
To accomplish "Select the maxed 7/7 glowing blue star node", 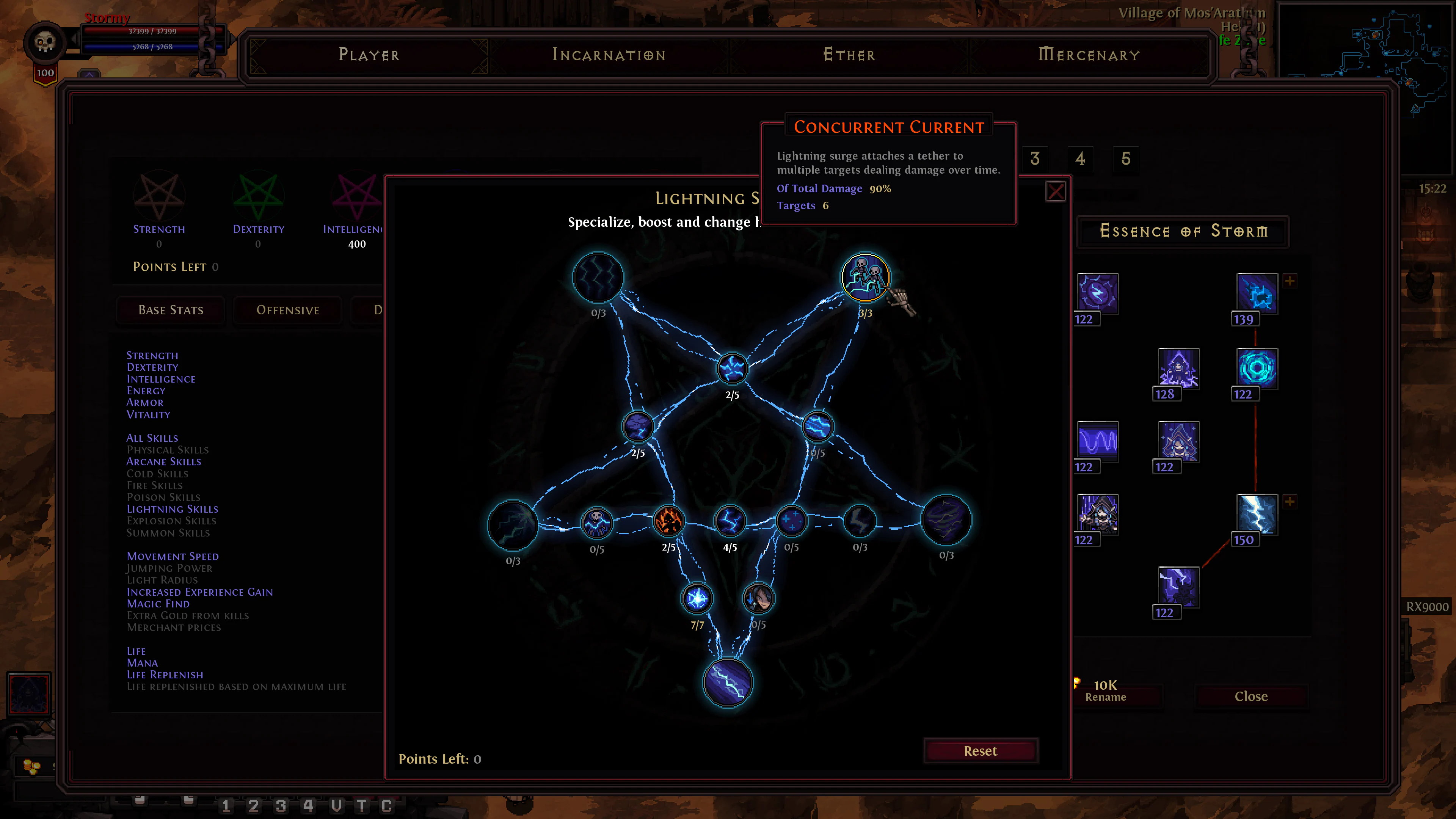I will pyautogui.click(x=697, y=598).
